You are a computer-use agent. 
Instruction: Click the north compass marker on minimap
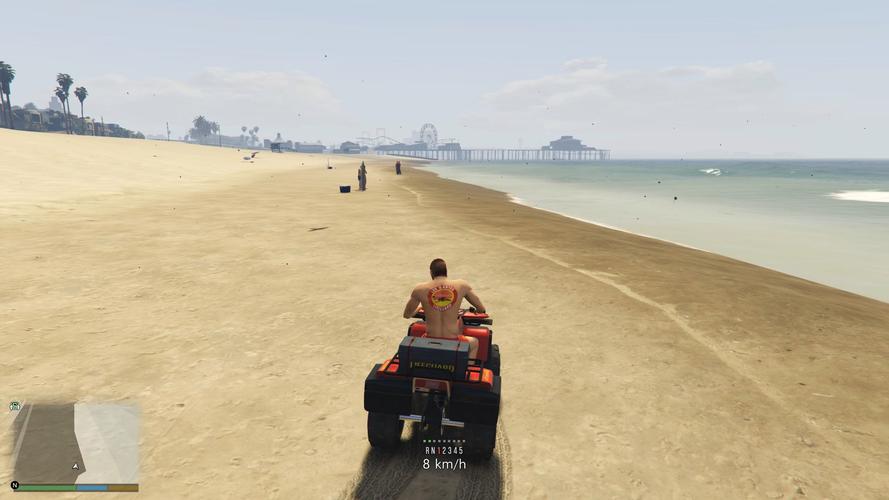pyautogui.click(x=15, y=487)
